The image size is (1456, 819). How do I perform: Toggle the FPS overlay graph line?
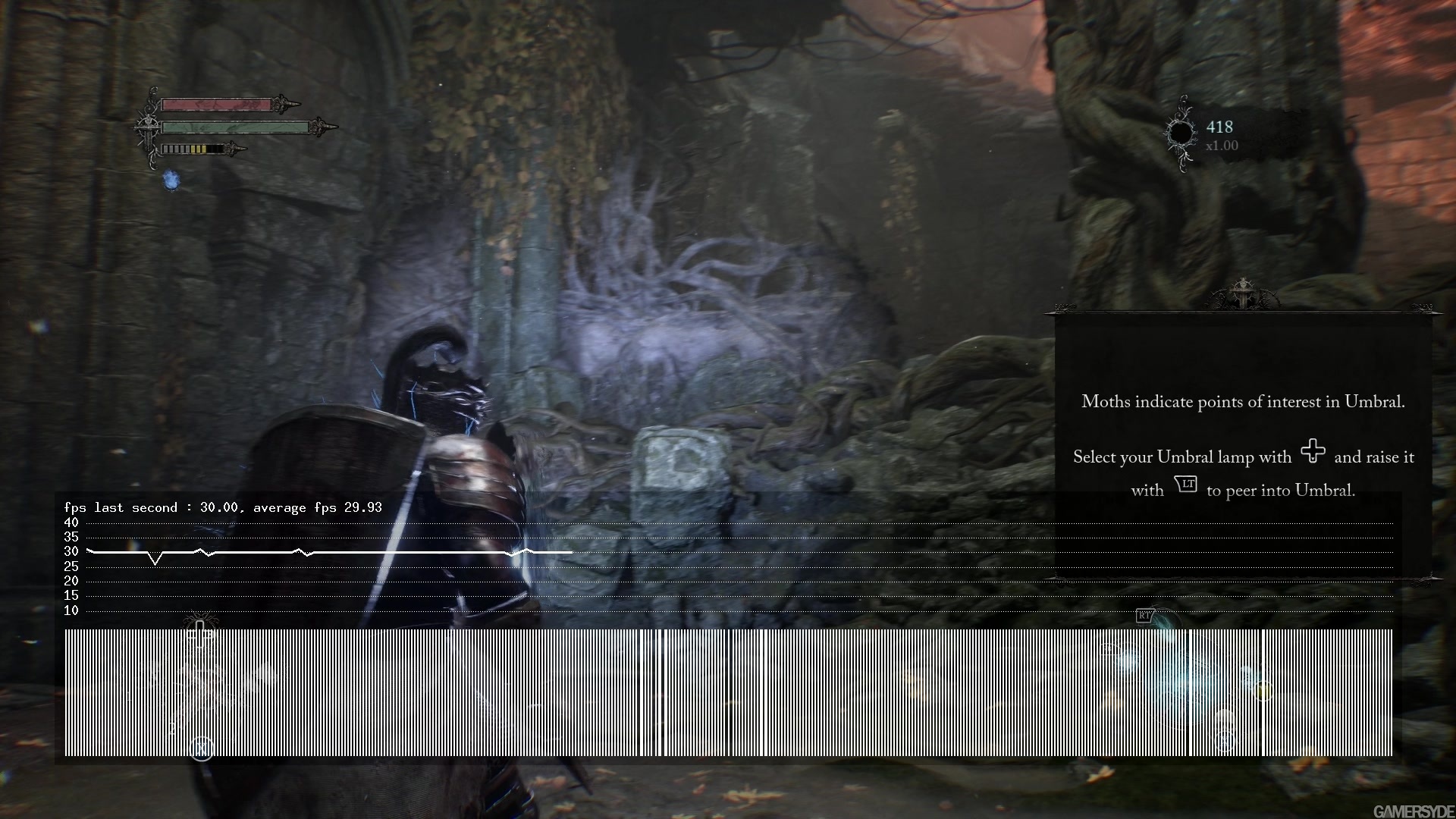click(x=303, y=552)
